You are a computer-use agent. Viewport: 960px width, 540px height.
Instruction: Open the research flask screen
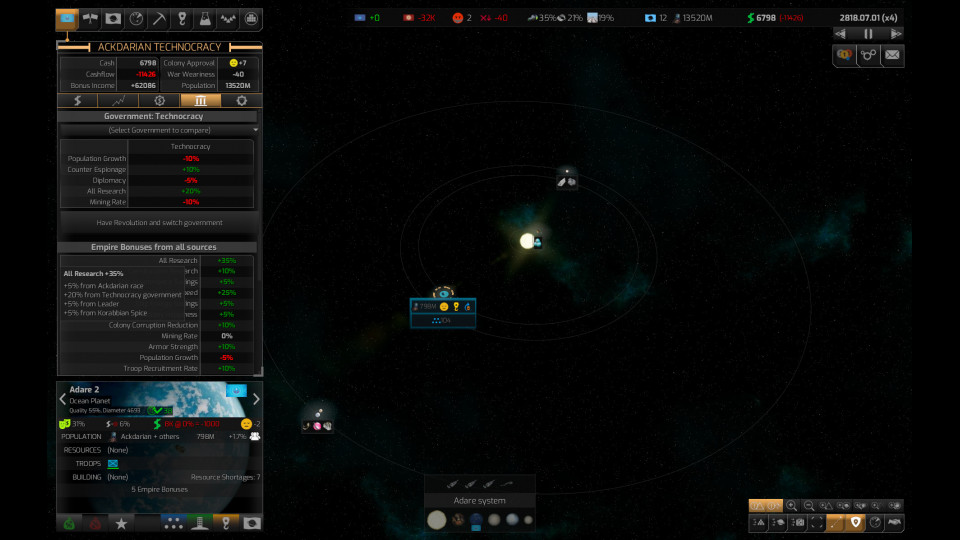pos(205,19)
